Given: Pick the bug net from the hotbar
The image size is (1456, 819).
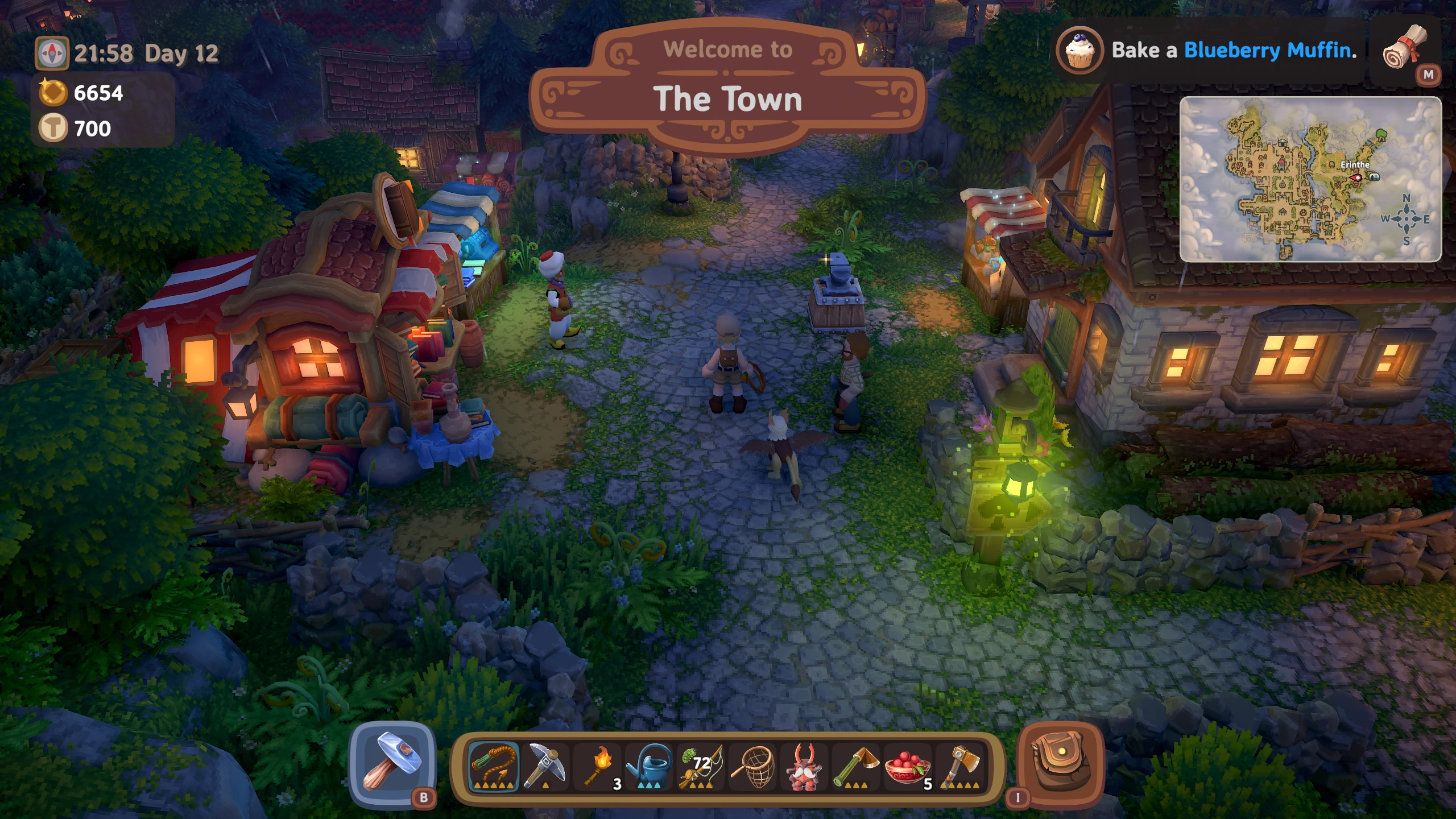Looking at the screenshot, I should point(752,767).
